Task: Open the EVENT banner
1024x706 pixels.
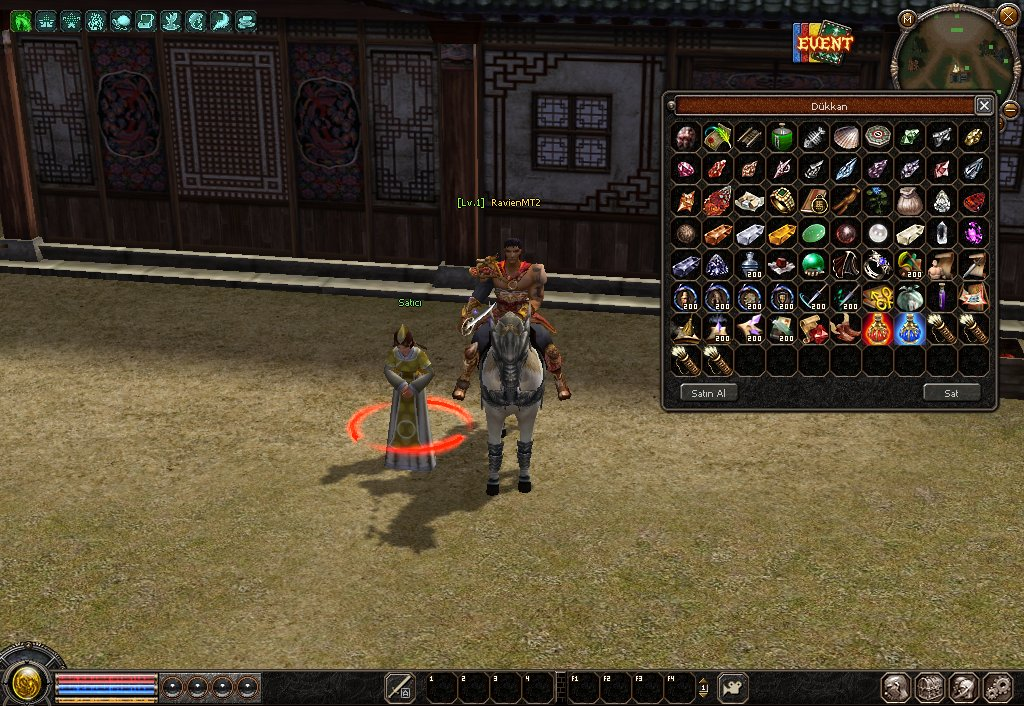Action: [x=824, y=43]
